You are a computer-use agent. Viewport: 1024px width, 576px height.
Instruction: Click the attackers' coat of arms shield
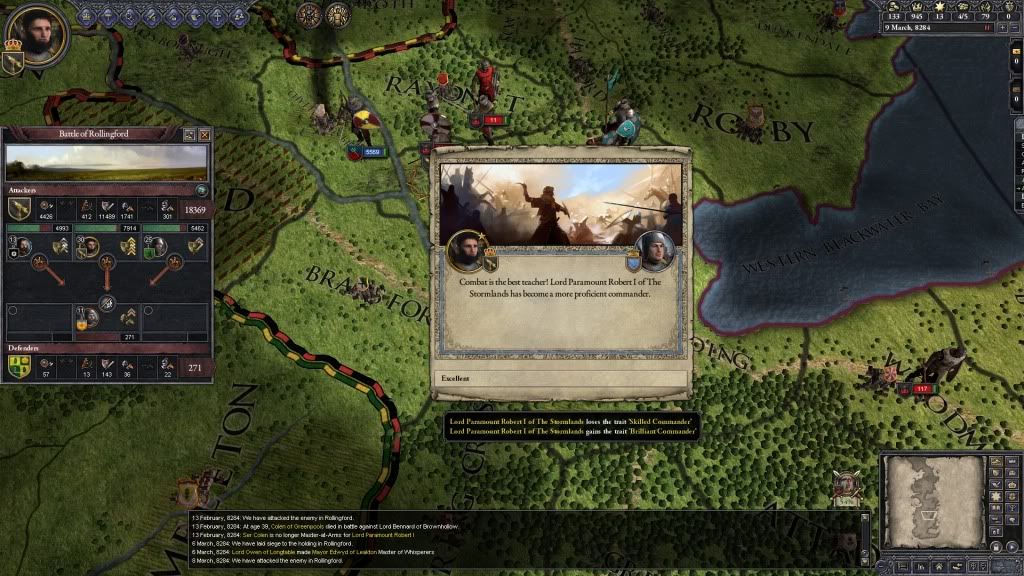click(x=19, y=208)
